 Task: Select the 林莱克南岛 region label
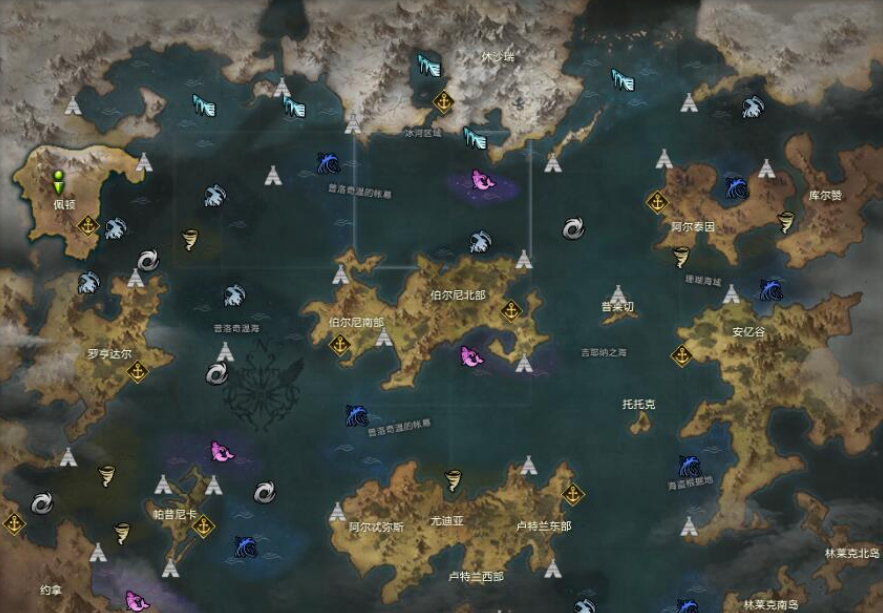coord(771,604)
